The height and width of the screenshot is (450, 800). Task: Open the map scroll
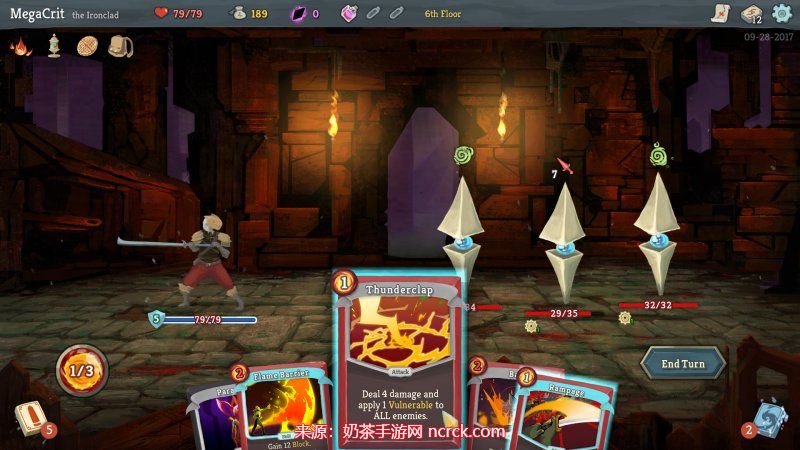719,13
